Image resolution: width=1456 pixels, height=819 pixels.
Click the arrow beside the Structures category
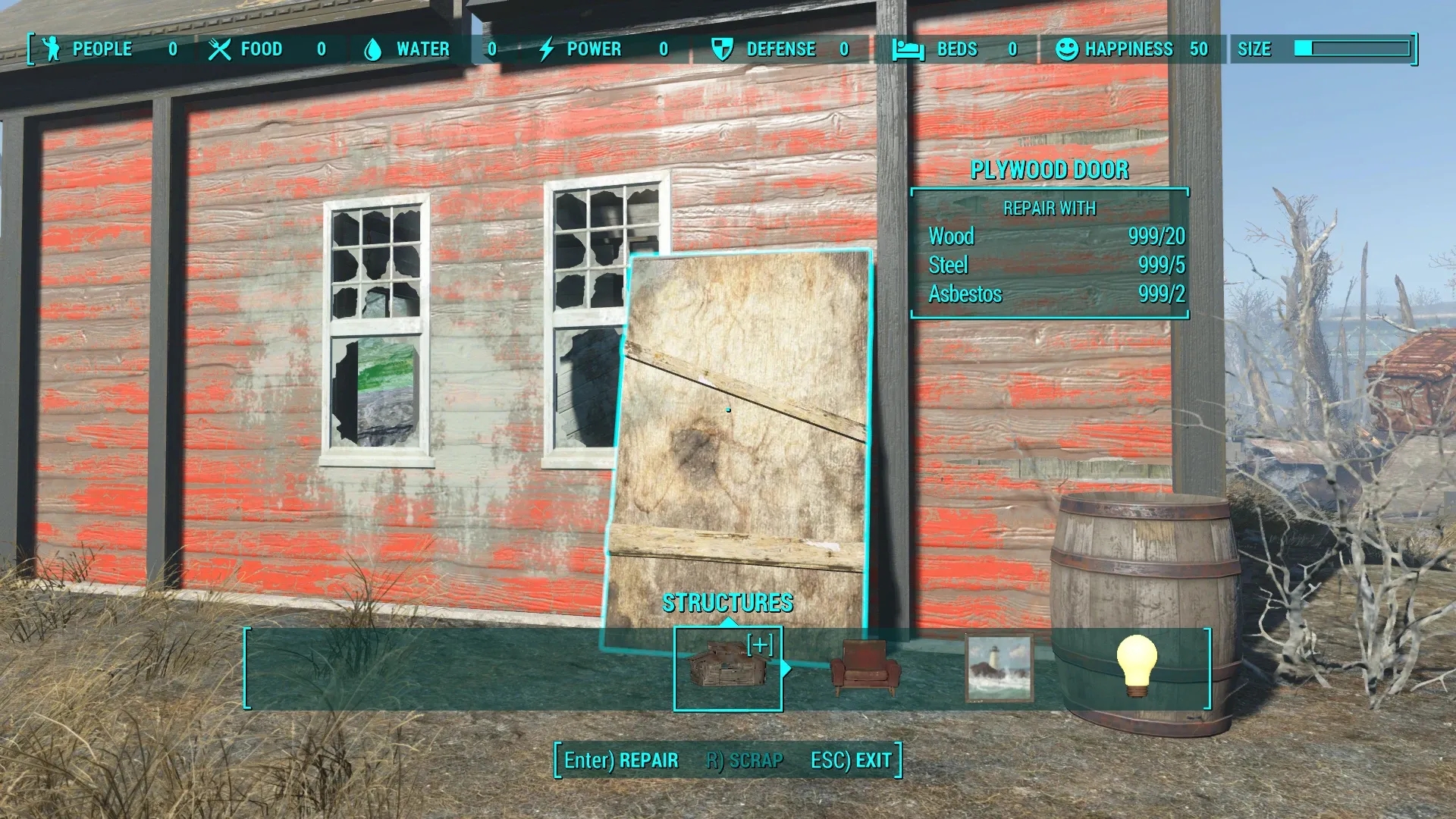786,668
